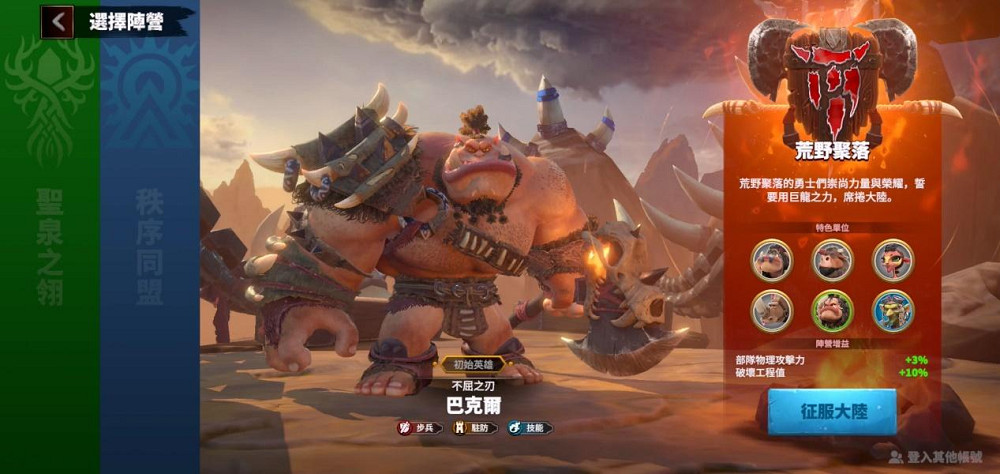The width and height of the screenshot is (1000, 474).
Task: Go back using the arrow button
Action: point(58,21)
